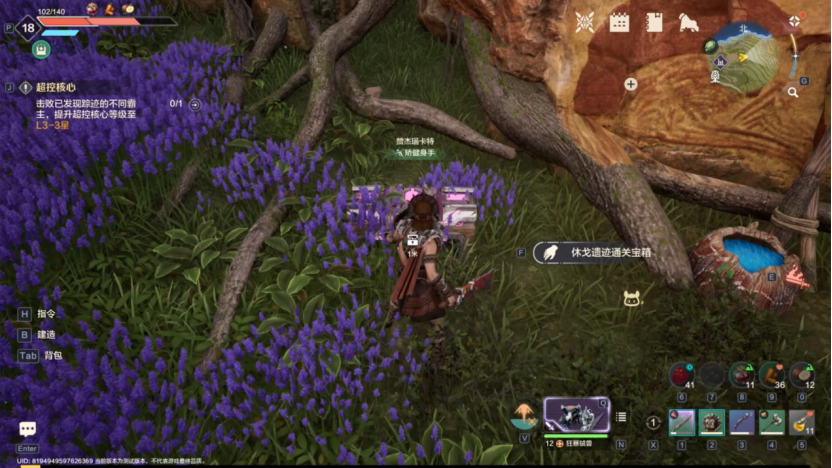Select the round shield hotbar slot
This screenshot has height=468, width=832.
[712, 422]
